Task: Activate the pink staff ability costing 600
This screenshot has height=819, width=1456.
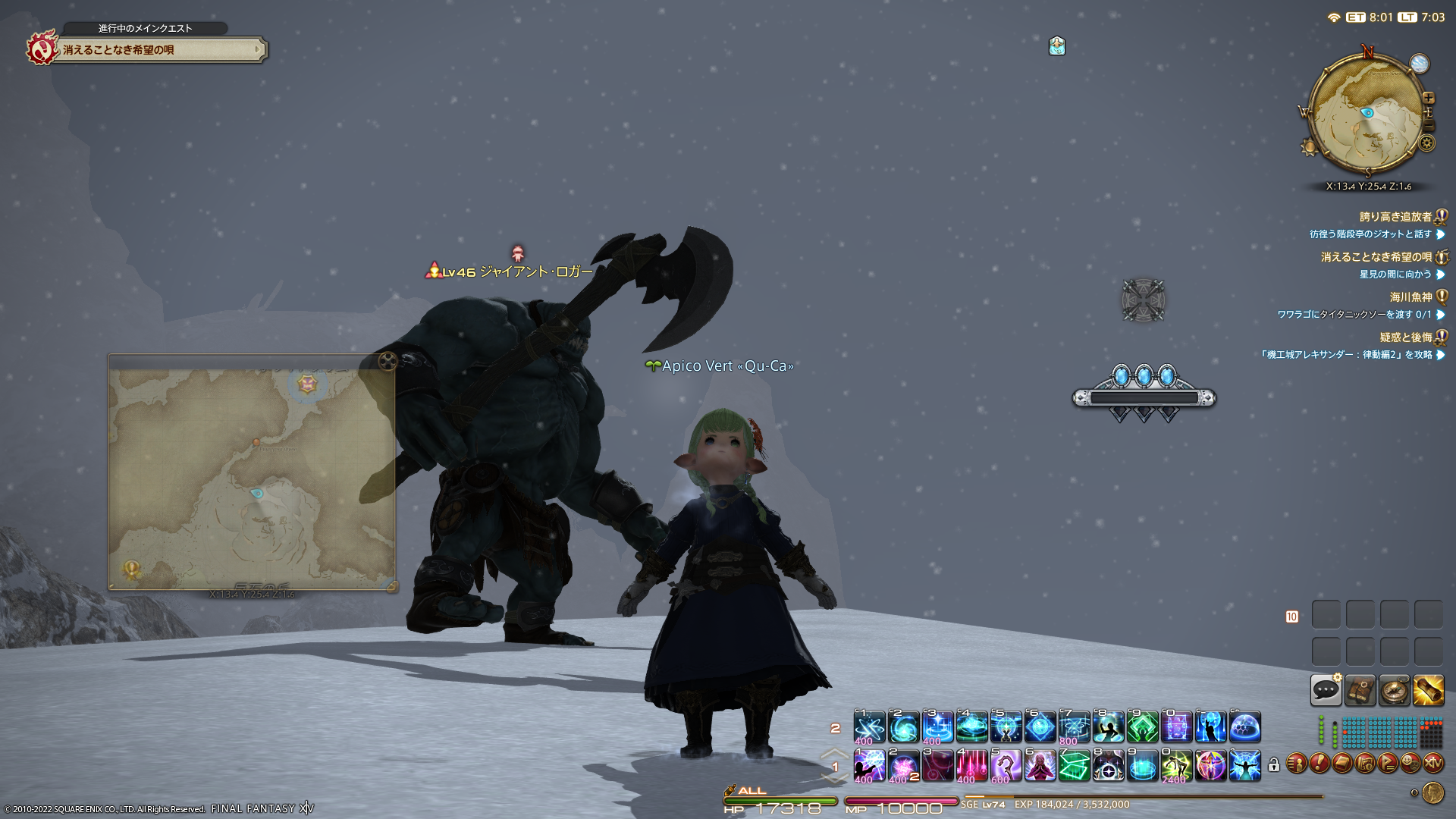Action: (1006, 766)
